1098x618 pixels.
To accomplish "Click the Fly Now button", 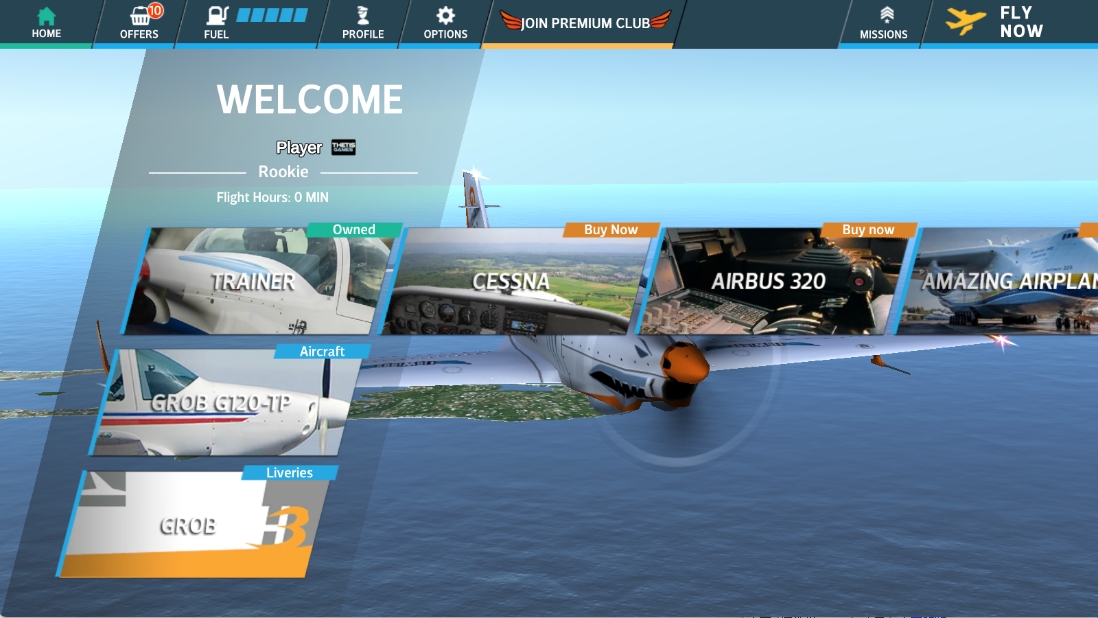I will coord(996,23).
